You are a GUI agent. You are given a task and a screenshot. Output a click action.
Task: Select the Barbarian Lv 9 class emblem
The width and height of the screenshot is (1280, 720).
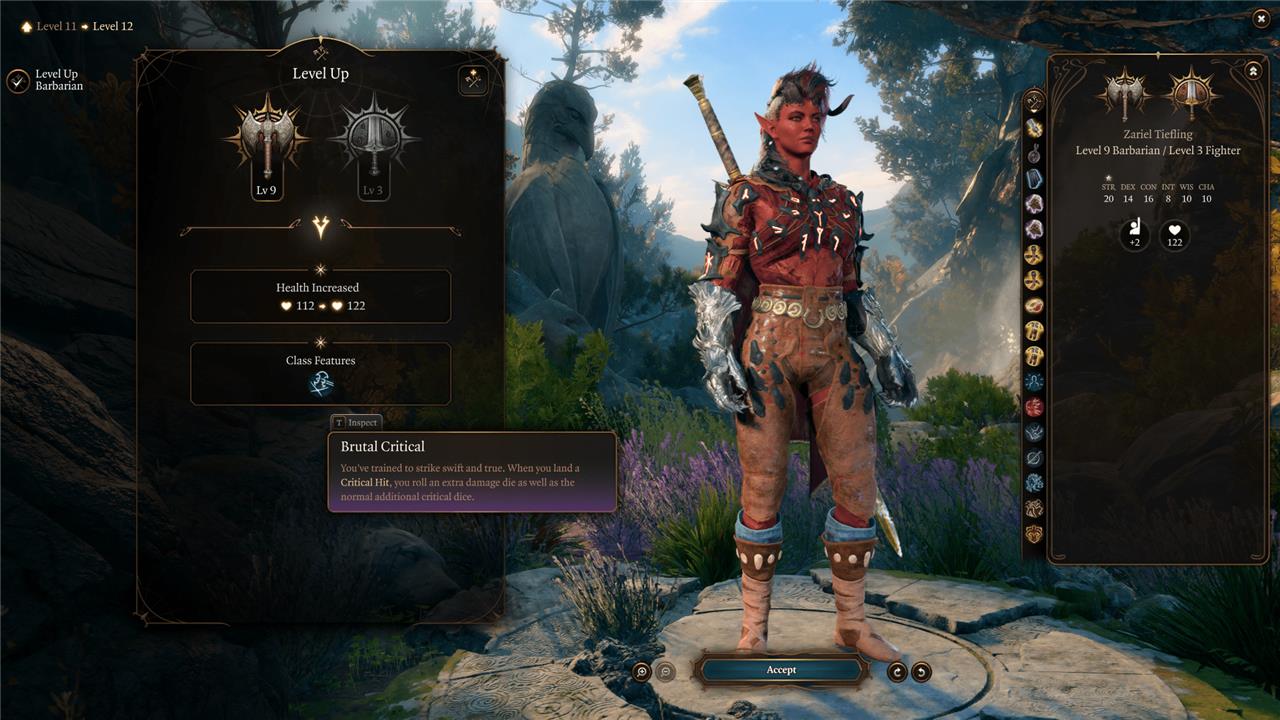266,140
